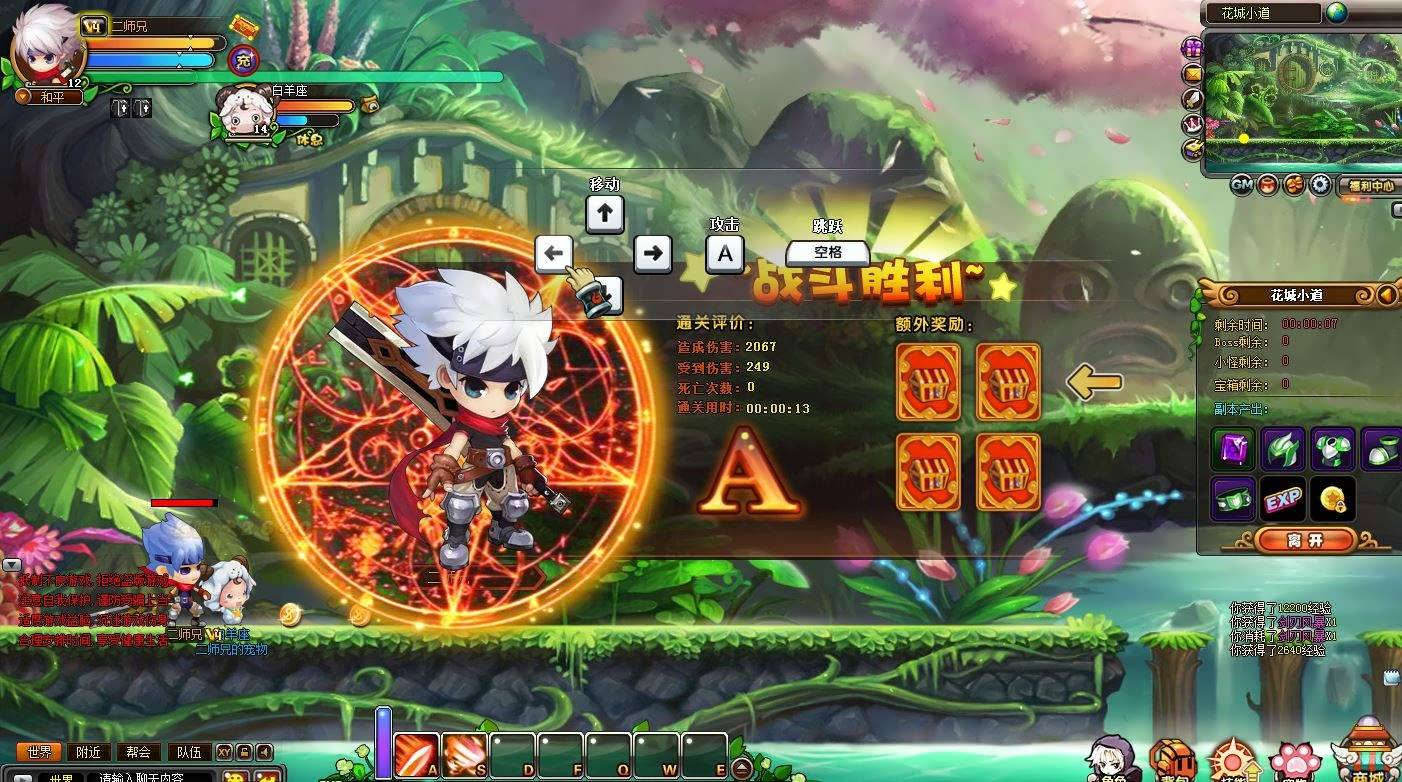Open the gear settings icon
Viewport: 1402px width, 782px height.
tap(1320, 185)
